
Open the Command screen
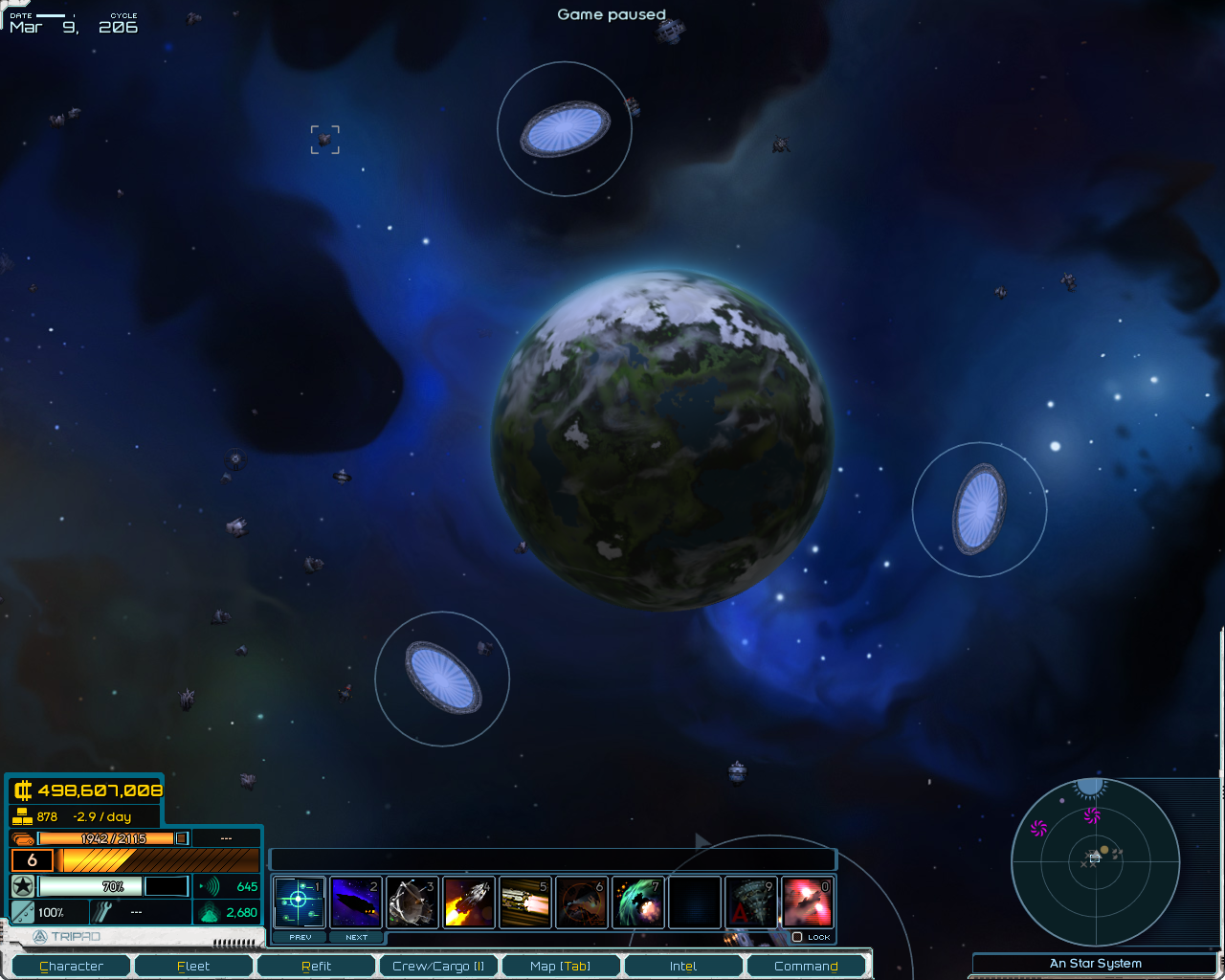[x=806, y=966]
